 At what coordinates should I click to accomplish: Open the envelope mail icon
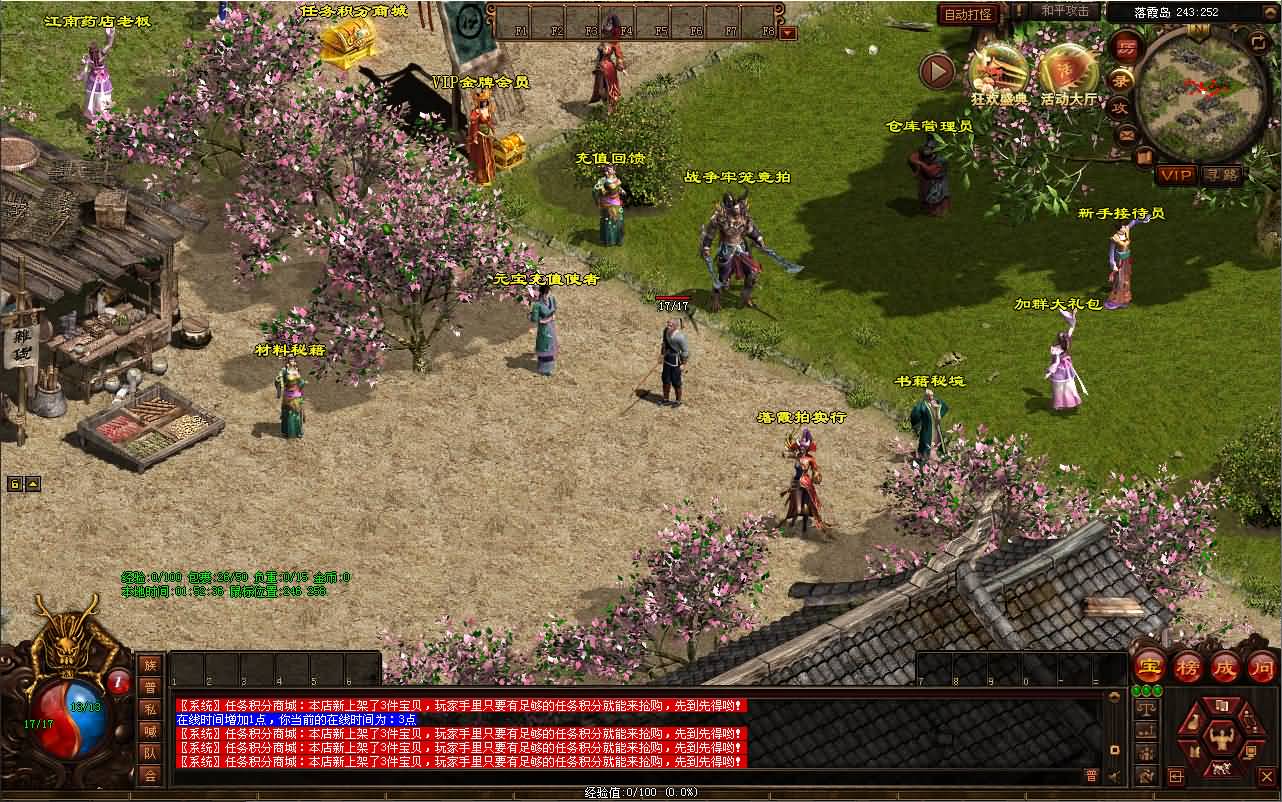pos(1127,134)
